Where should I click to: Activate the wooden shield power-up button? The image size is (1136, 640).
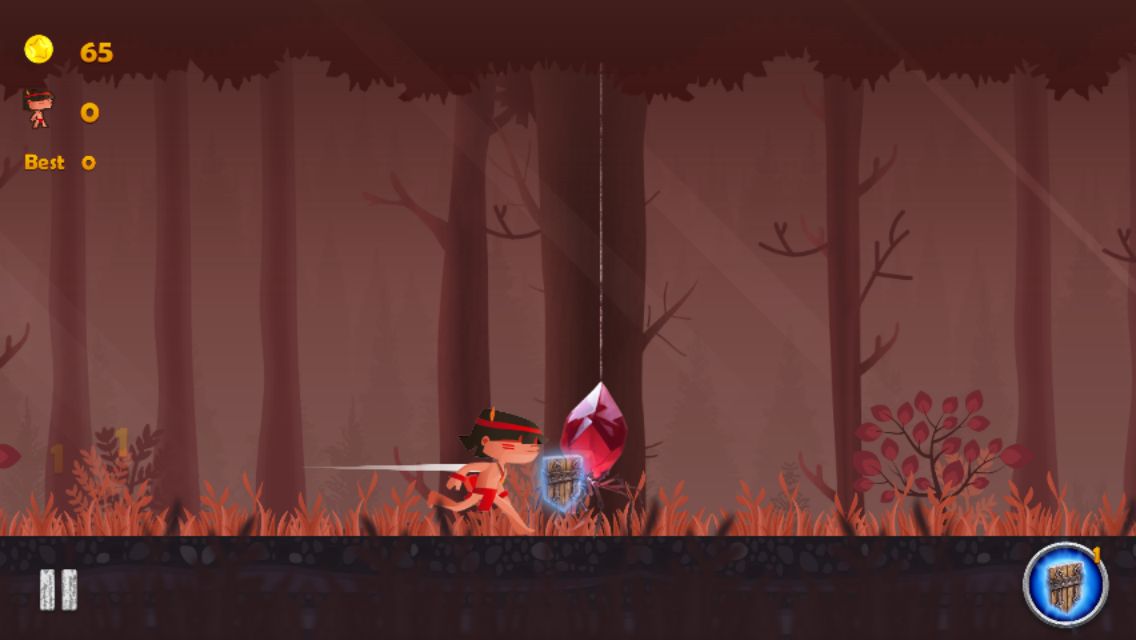pos(1065,584)
